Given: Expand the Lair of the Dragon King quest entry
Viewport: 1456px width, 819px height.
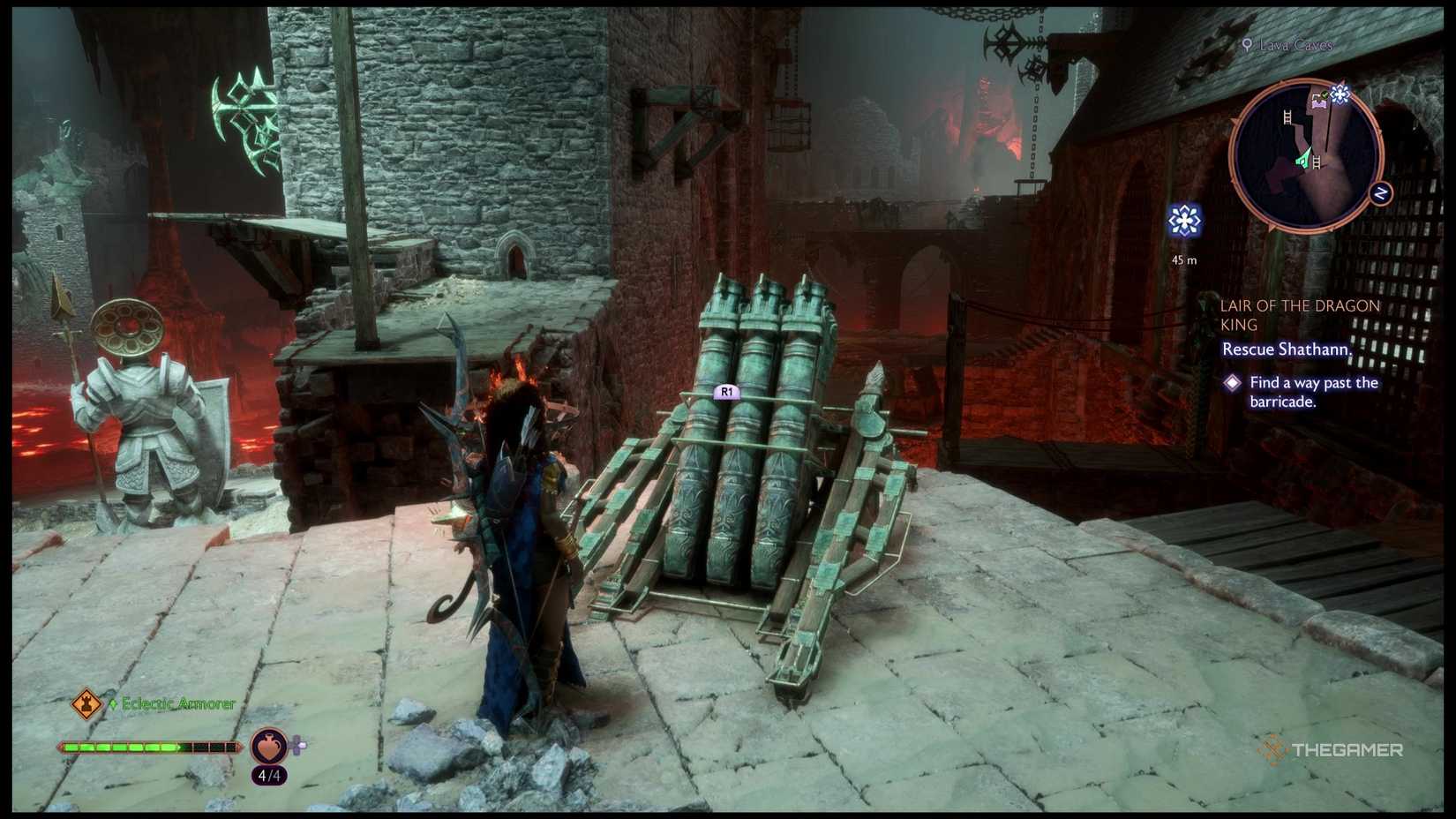Looking at the screenshot, I should 1300,315.
